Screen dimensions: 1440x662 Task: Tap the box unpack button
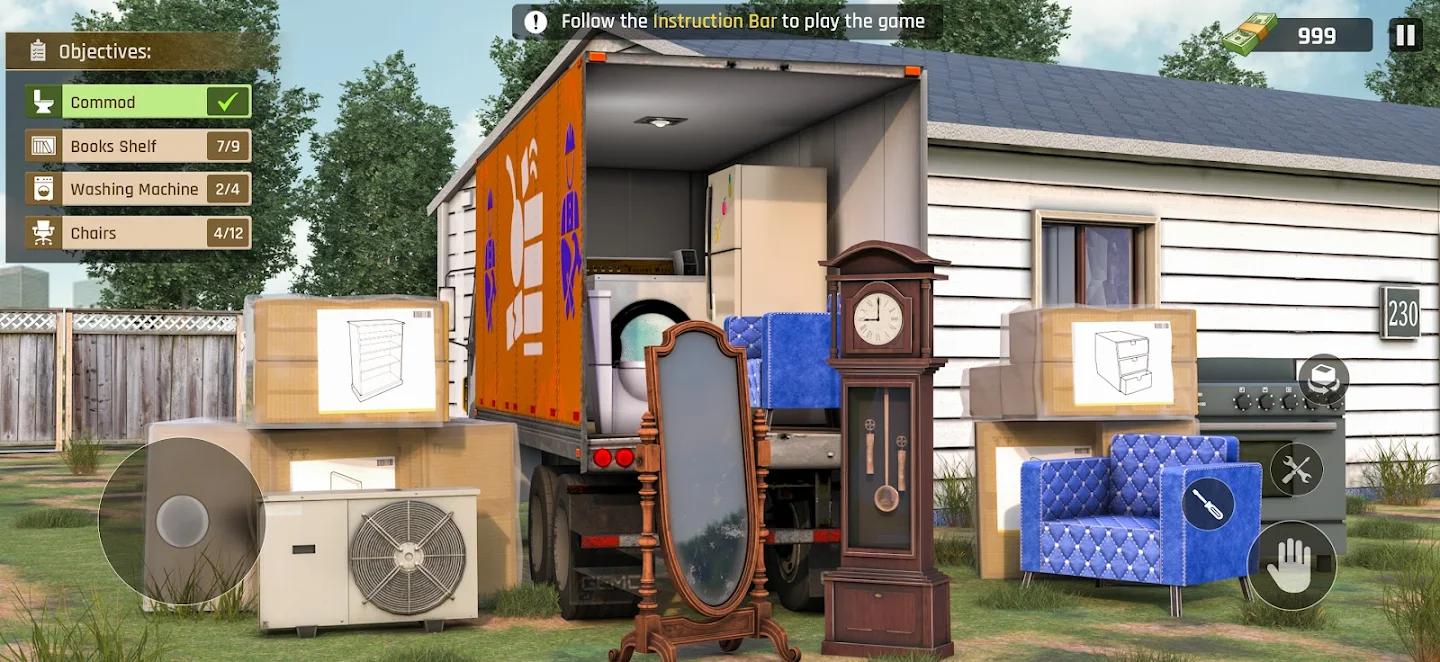pyautogui.click(x=1324, y=379)
